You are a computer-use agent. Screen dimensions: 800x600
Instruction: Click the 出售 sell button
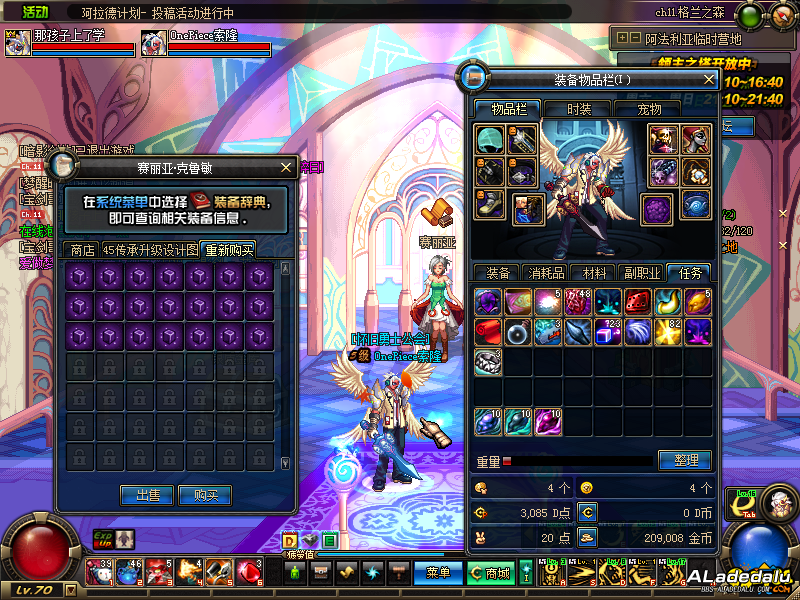click(x=147, y=495)
